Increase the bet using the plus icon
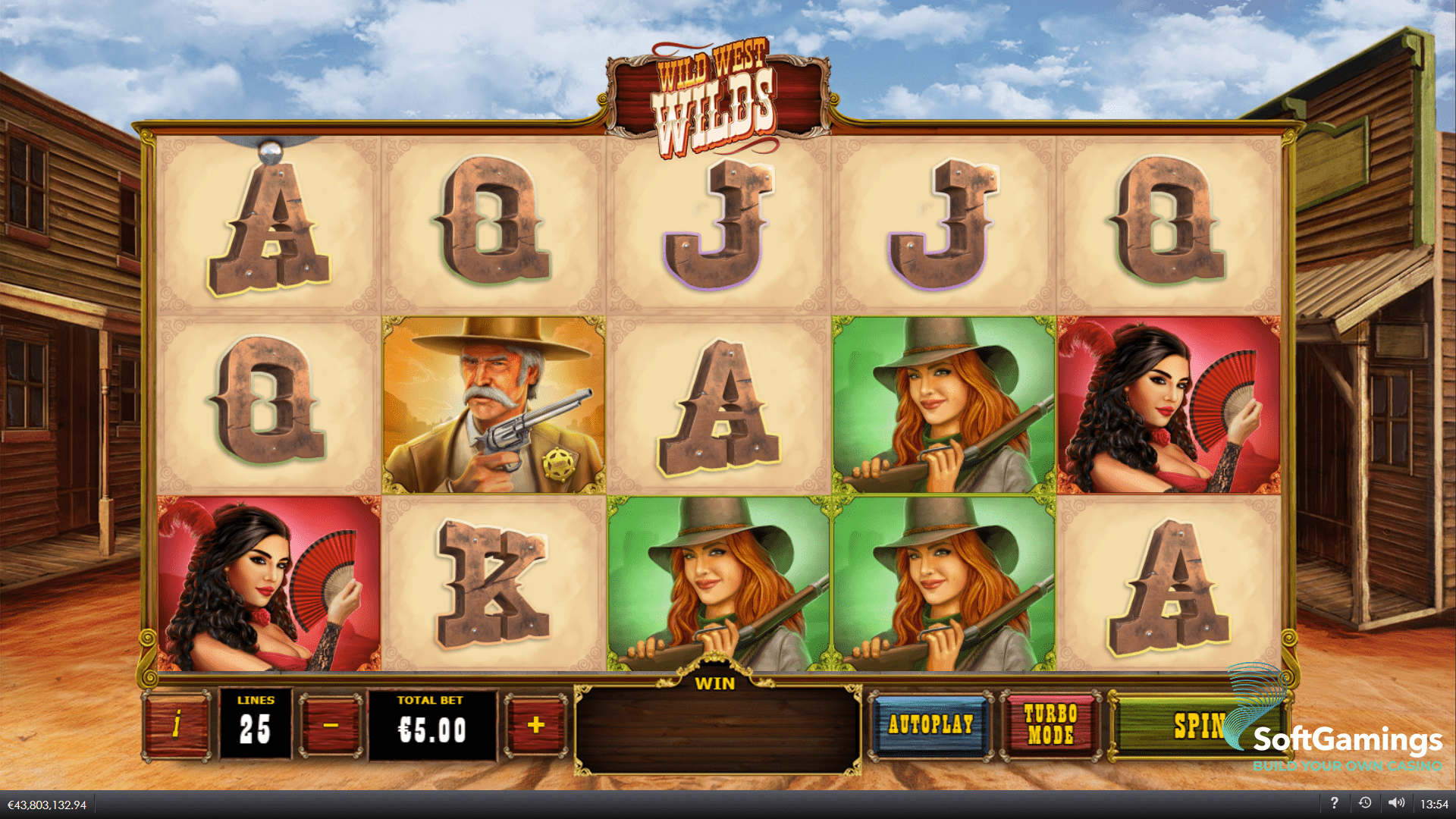1456x819 pixels. (x=535, y=724)
